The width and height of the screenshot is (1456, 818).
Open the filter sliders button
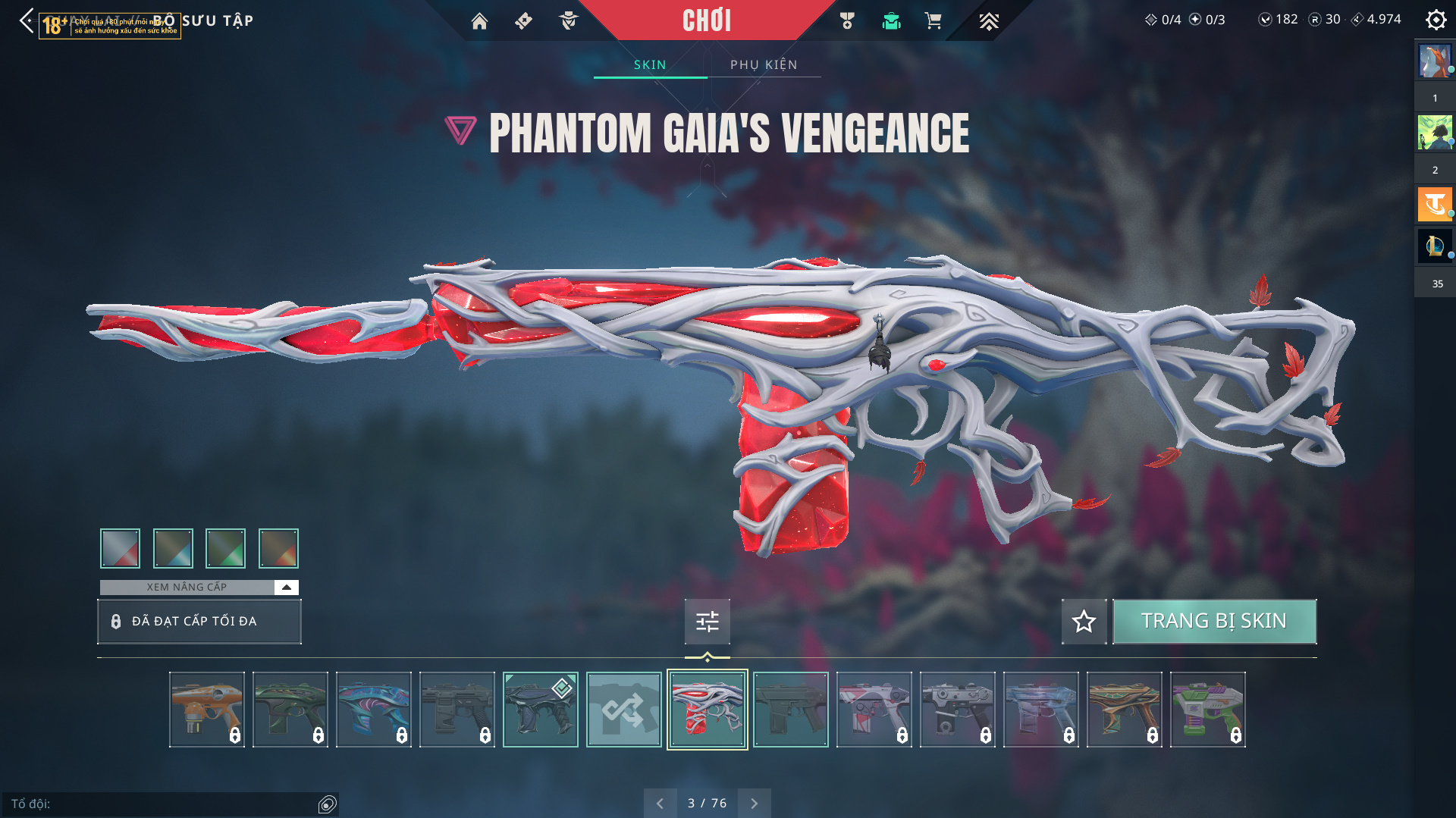click(x=707, y=622)
